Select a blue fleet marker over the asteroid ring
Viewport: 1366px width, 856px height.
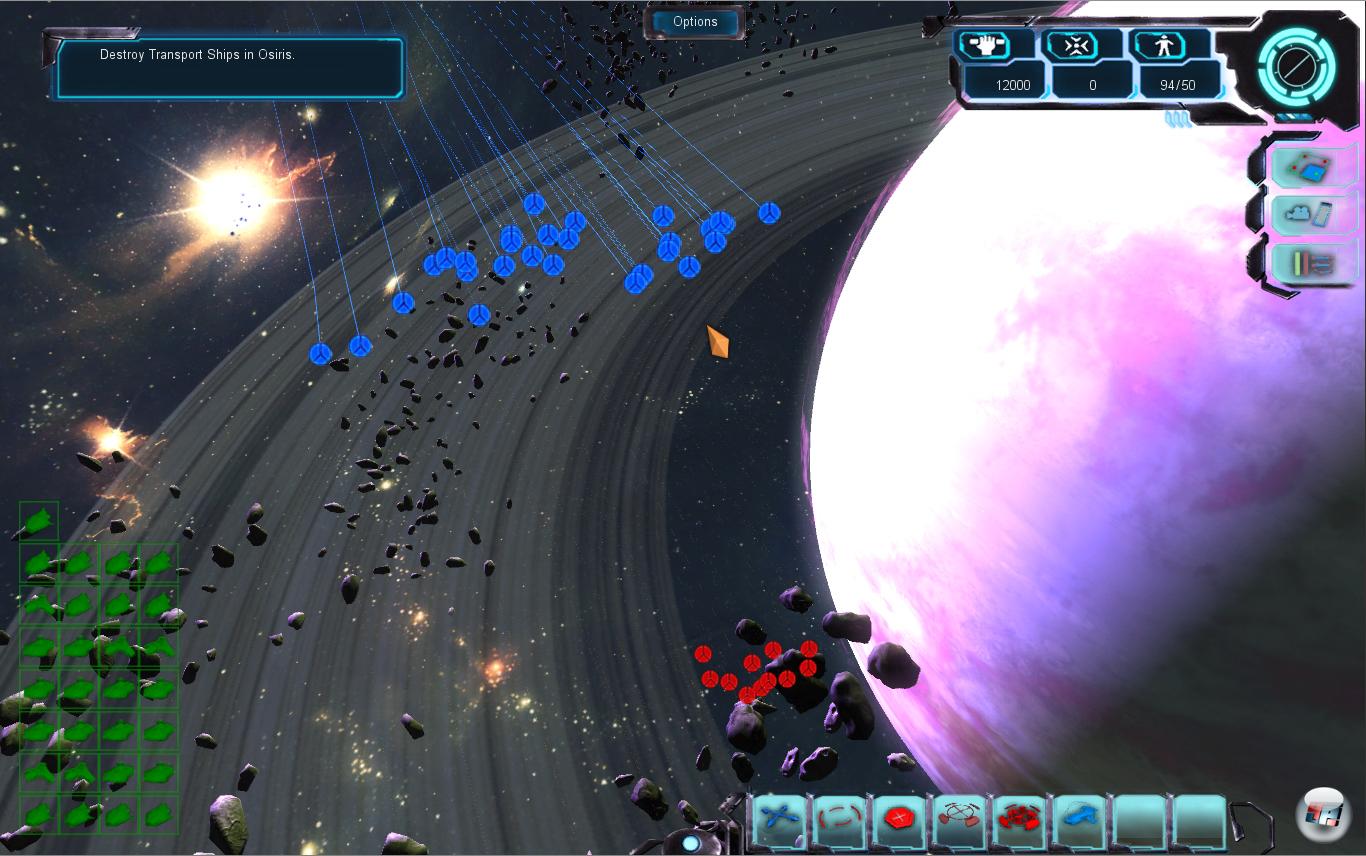tap(535, 232)
